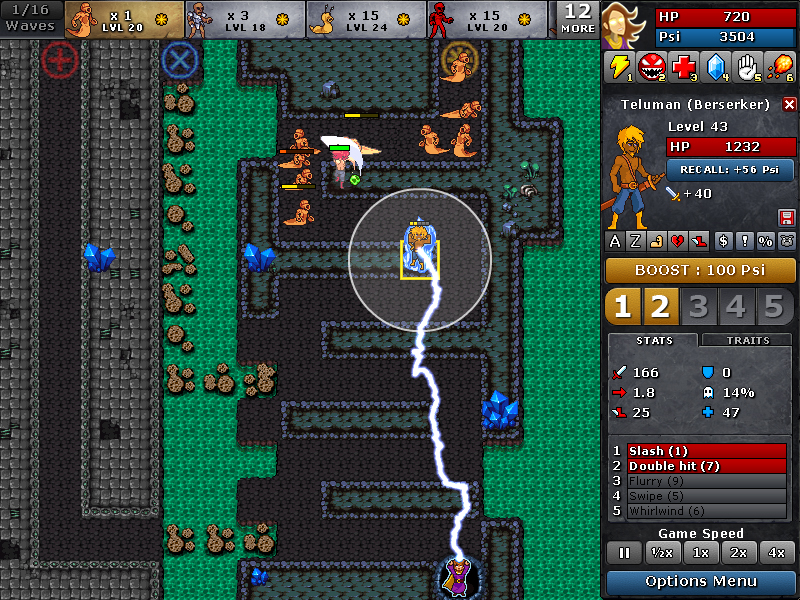Select the broken heart targeting icon
The height and width of the screenshot is (600, 800).
pyautogui.click(x=678, y=240)
